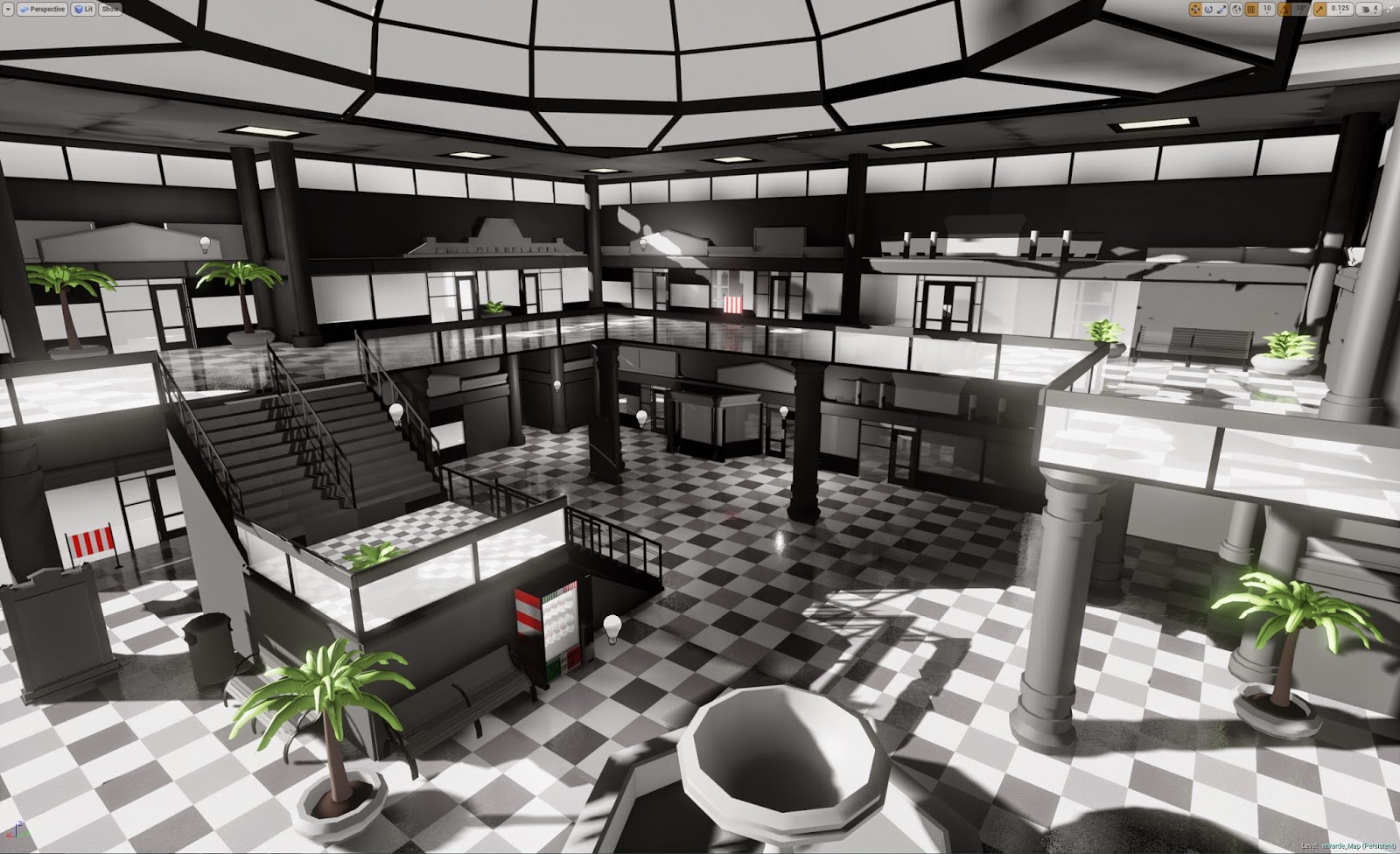Click the maximize viewport icon

[x=1392, y=9]
